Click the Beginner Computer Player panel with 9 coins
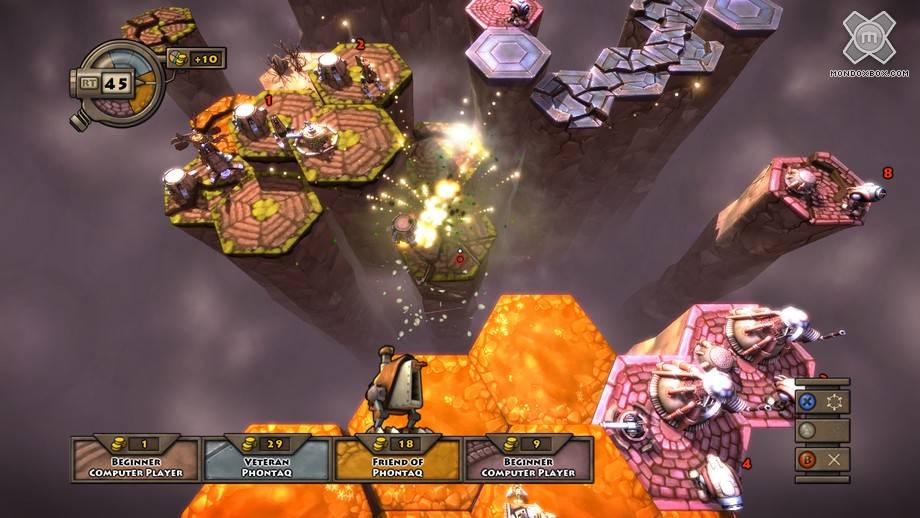This screenshot has height=518, width=920. 528,459
